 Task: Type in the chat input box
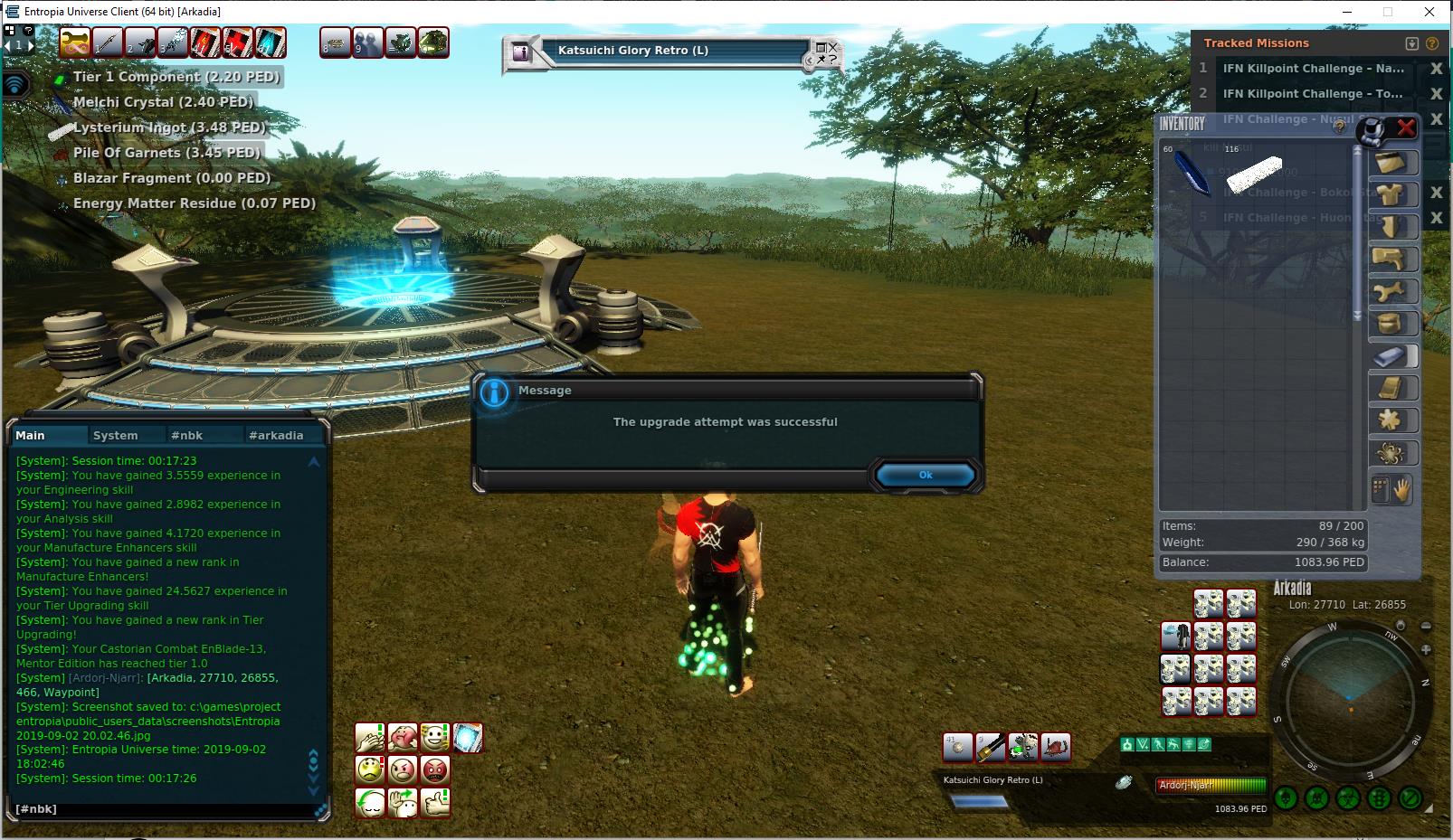(x=163, y=809)
